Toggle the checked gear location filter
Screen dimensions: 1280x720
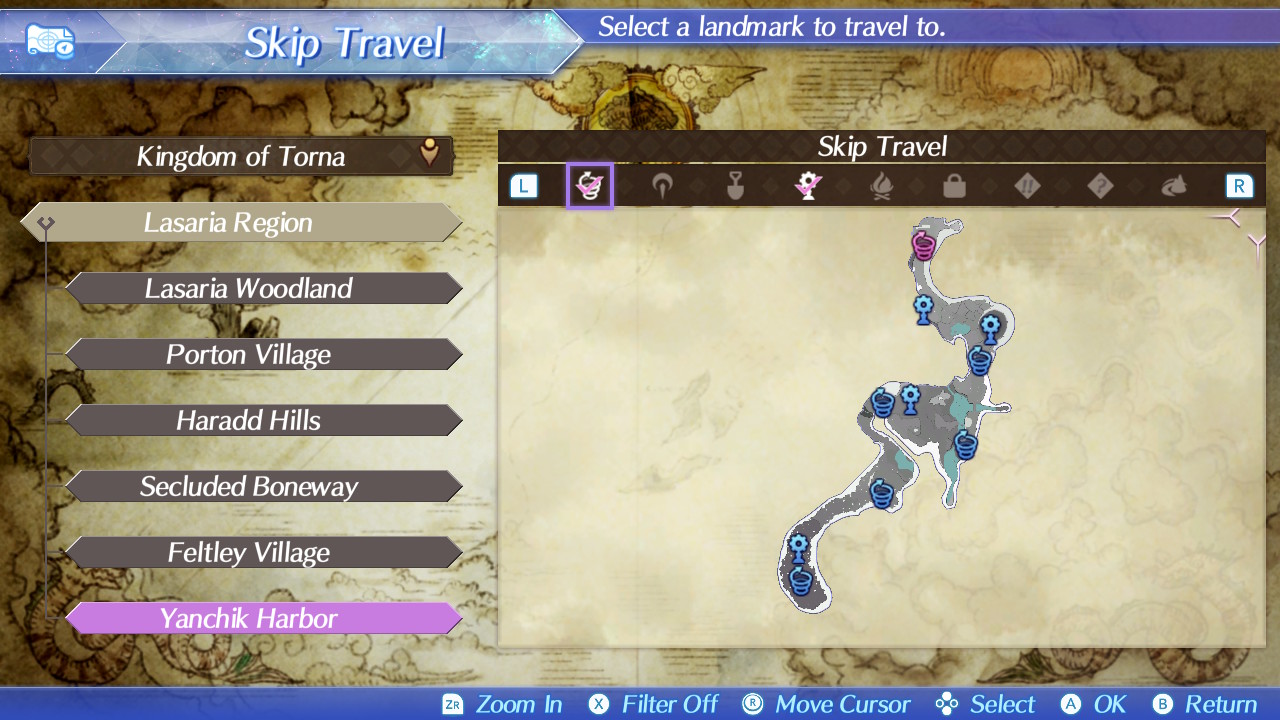pyautogui.click(x=808, y=186)
